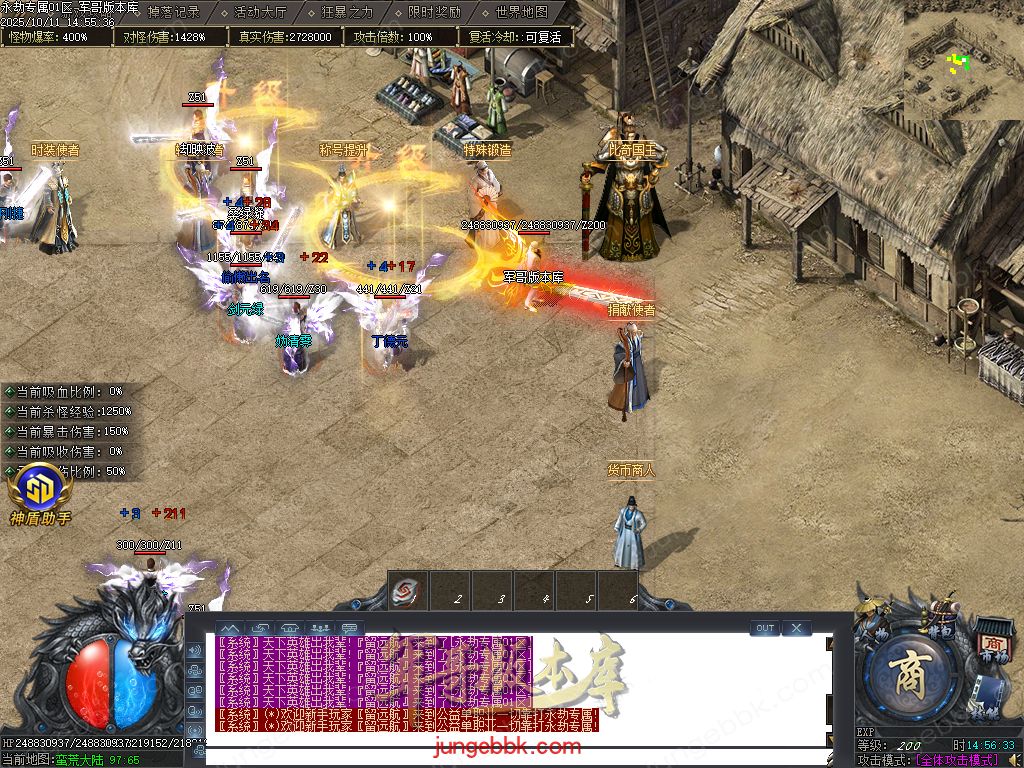The height and width of the screenshot is (768, 1024).
Task: Click the minimap in the corner
Action: tap(962, 63)
